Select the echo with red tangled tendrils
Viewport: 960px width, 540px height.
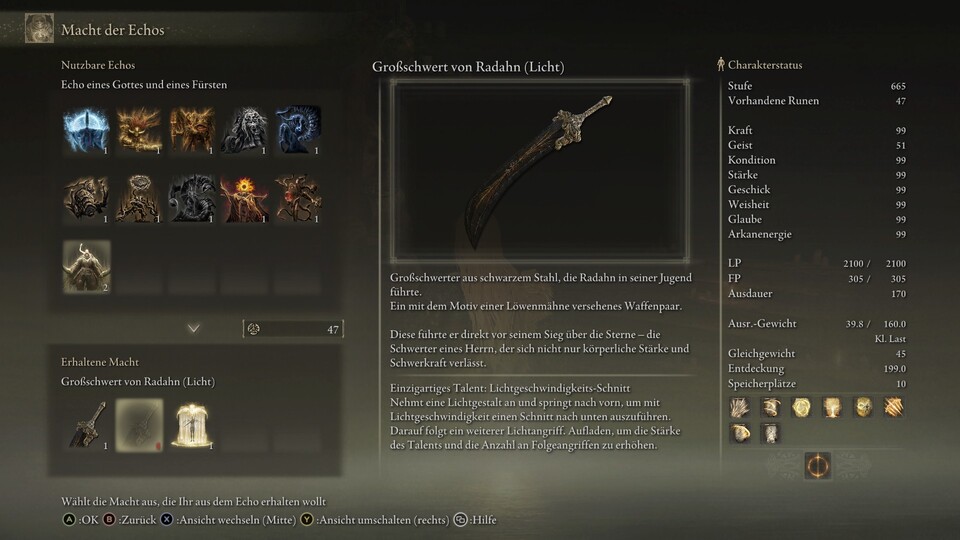297,197
